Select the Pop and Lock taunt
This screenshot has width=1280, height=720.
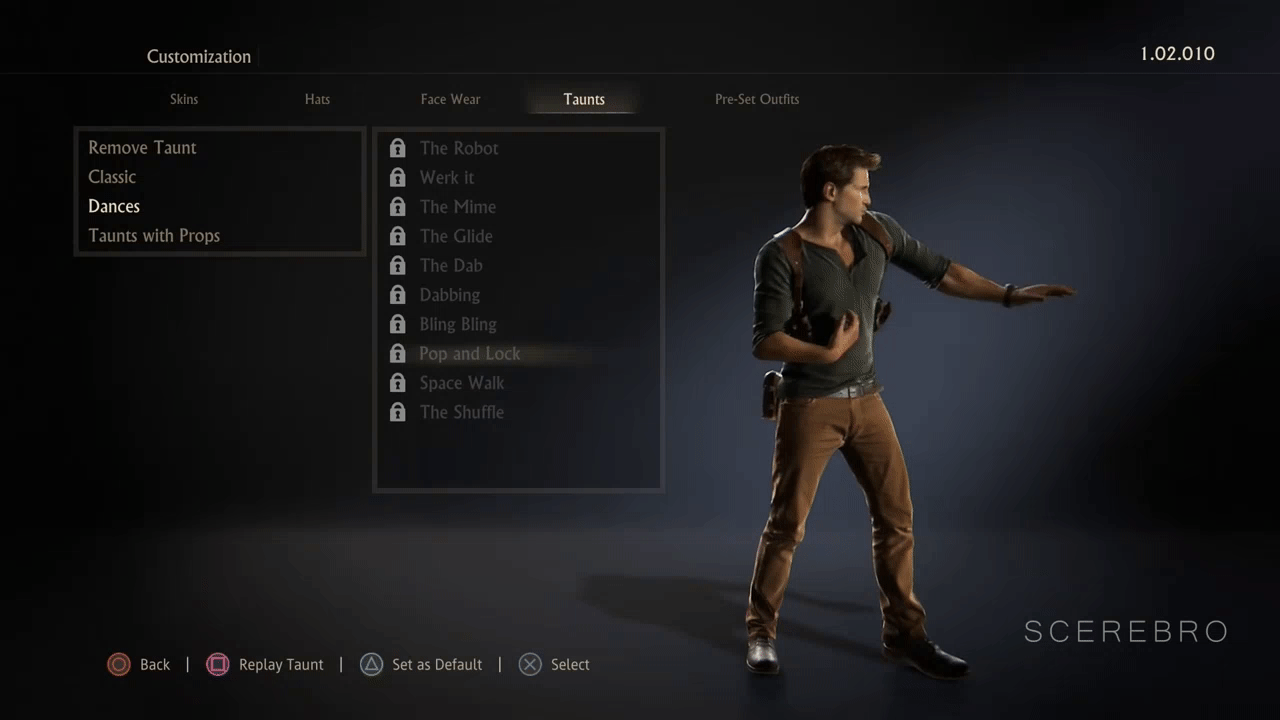[x=470, y=353]
